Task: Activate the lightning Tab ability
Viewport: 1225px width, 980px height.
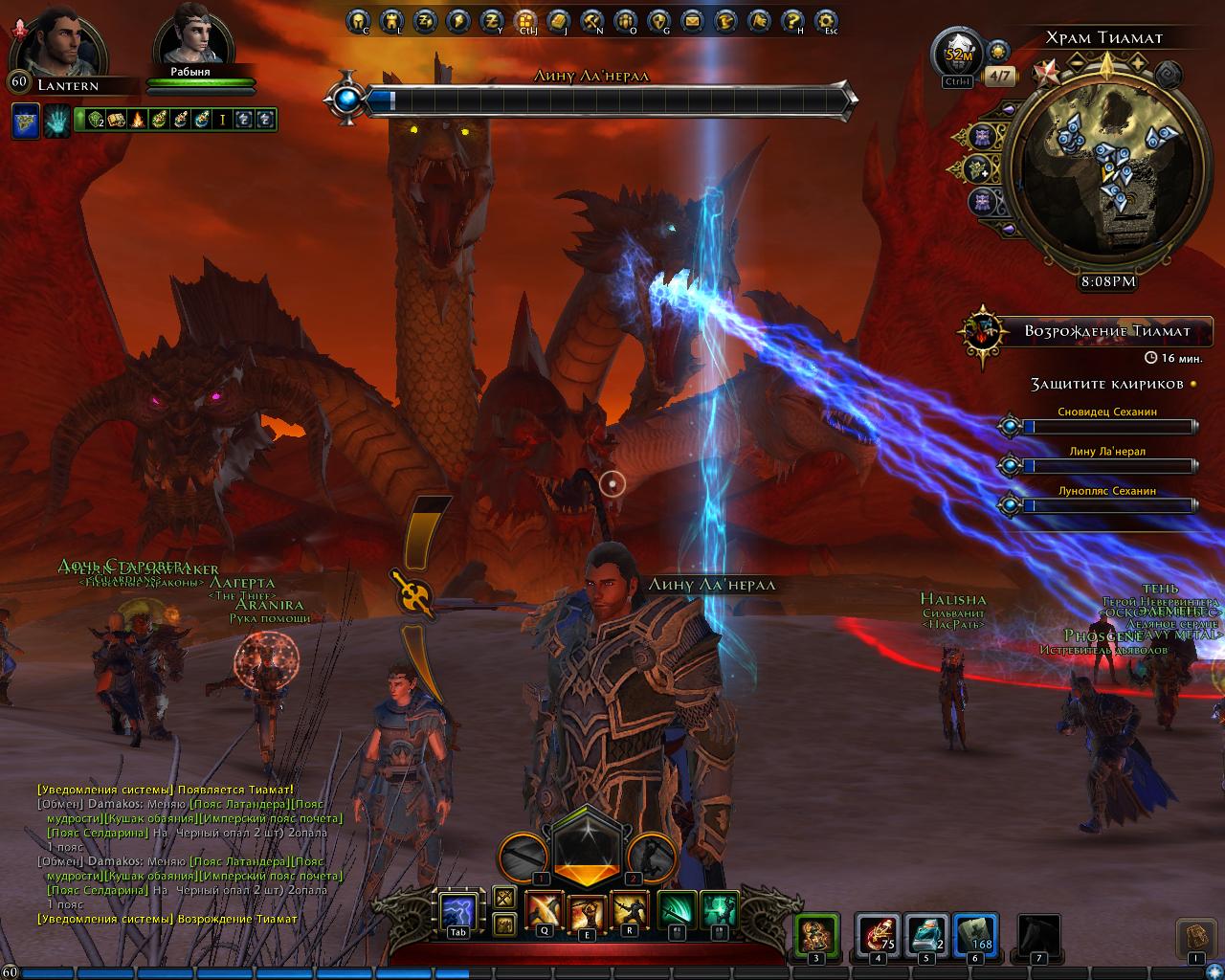Action: [458, 912]
